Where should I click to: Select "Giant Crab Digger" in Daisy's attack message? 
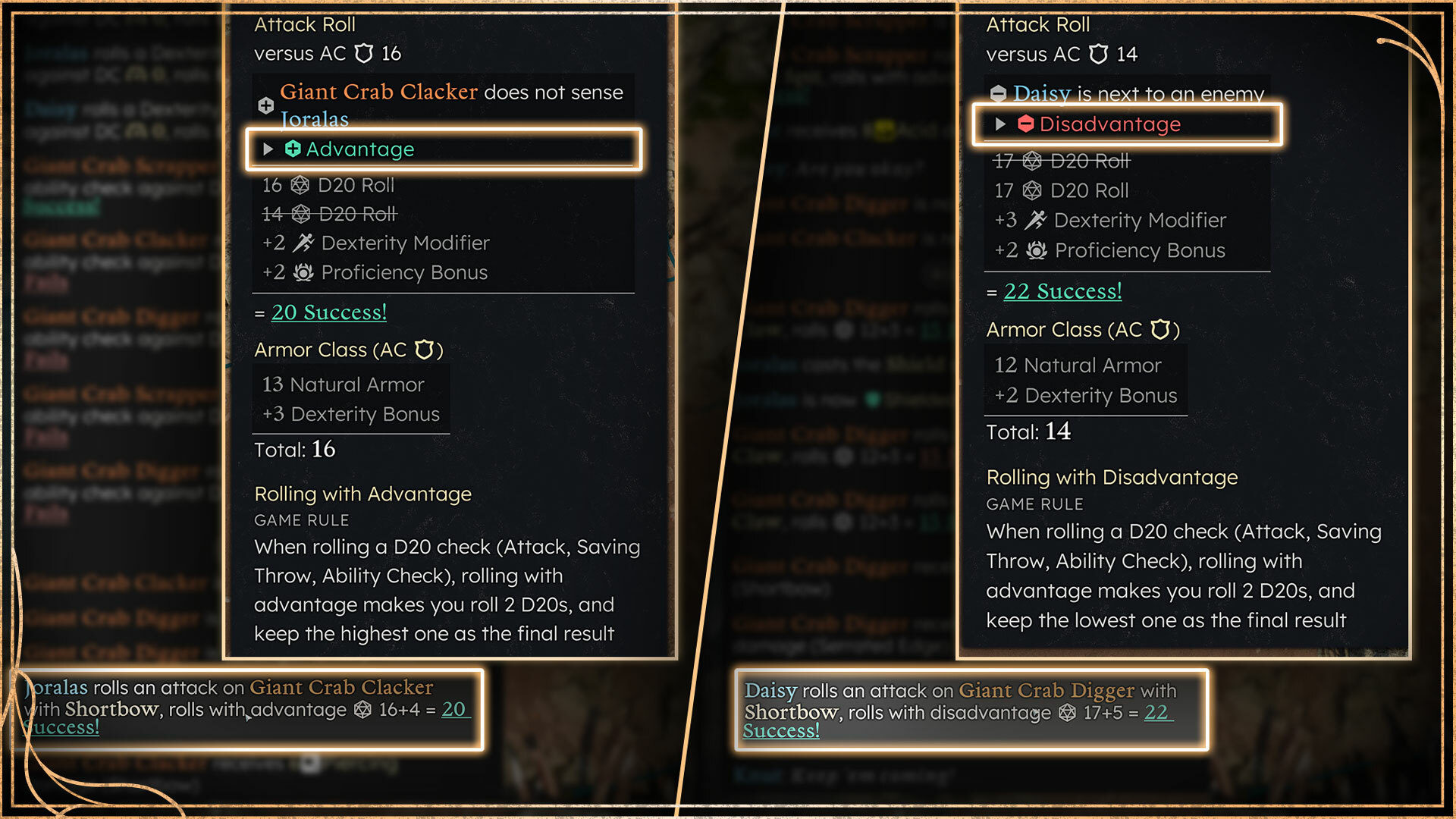pos(1046,691)
